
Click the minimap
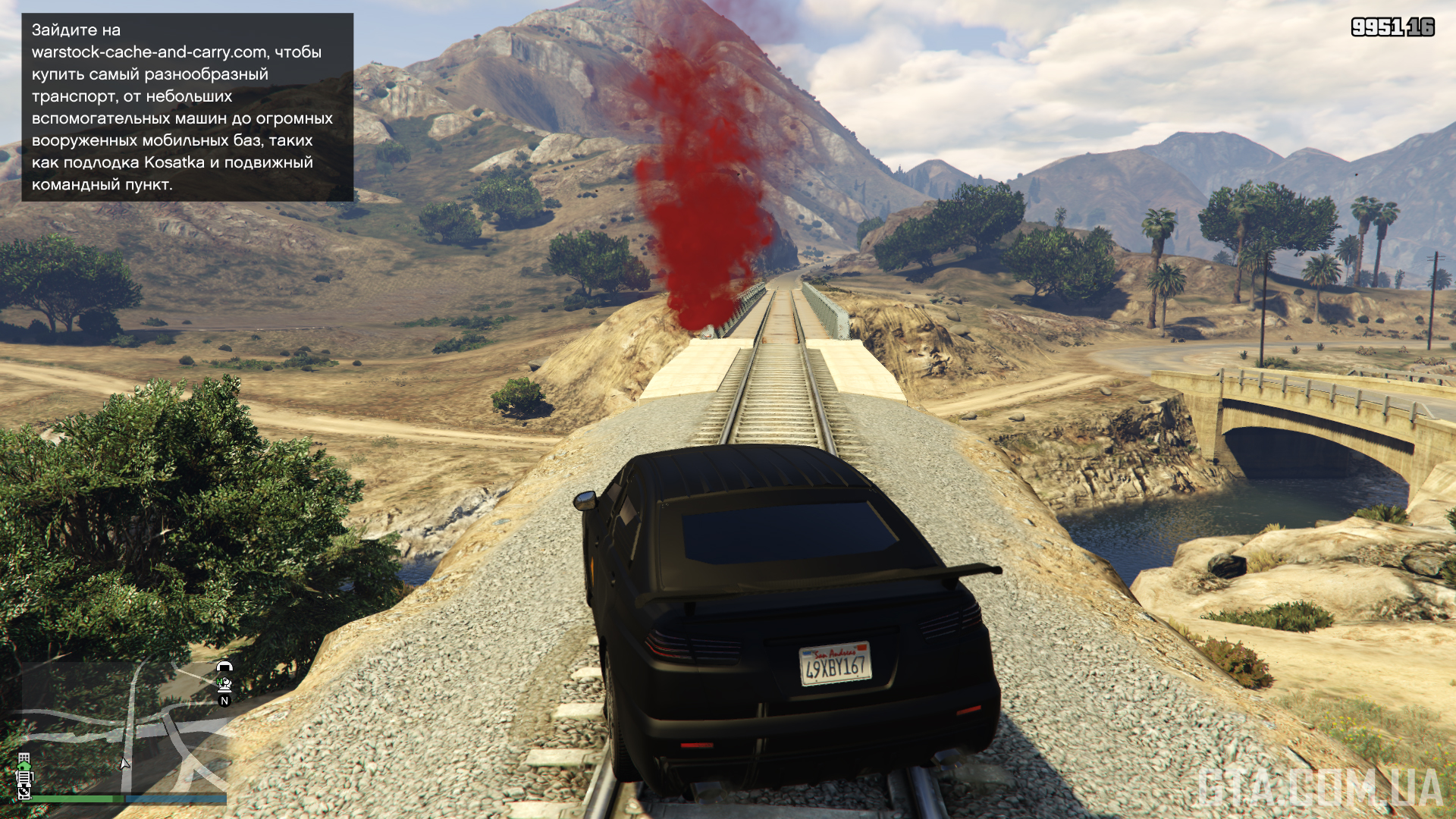[124, 728]
